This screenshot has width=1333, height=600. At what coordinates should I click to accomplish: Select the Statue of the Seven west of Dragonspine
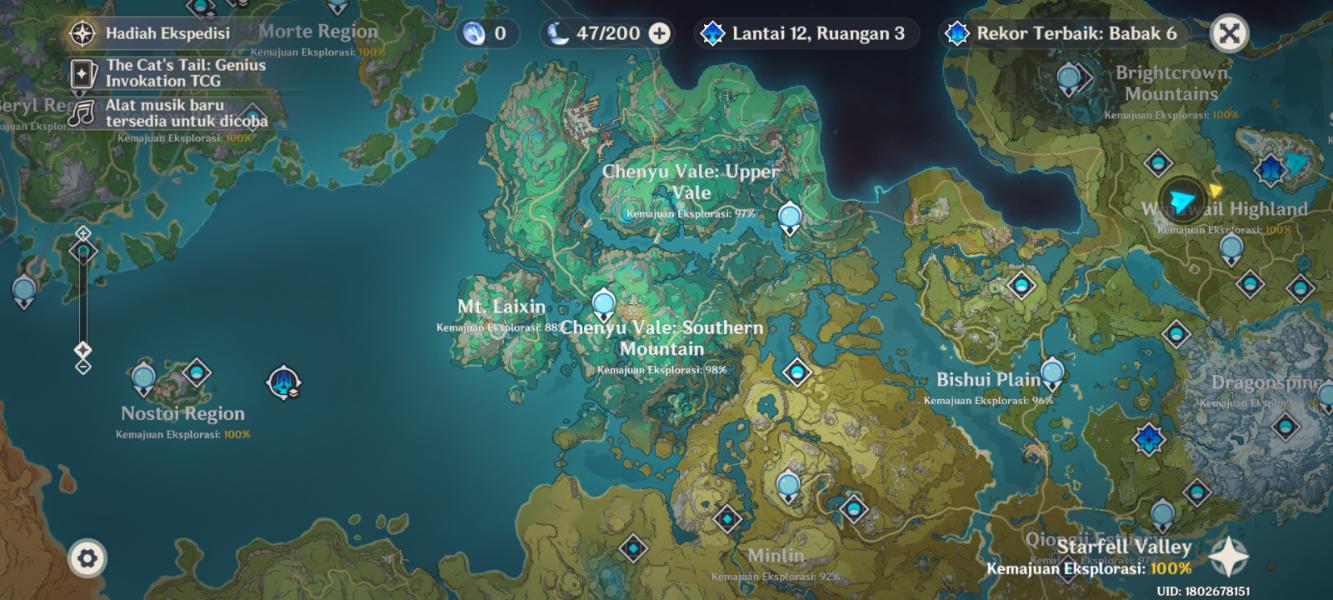(x=1150, y=438)
